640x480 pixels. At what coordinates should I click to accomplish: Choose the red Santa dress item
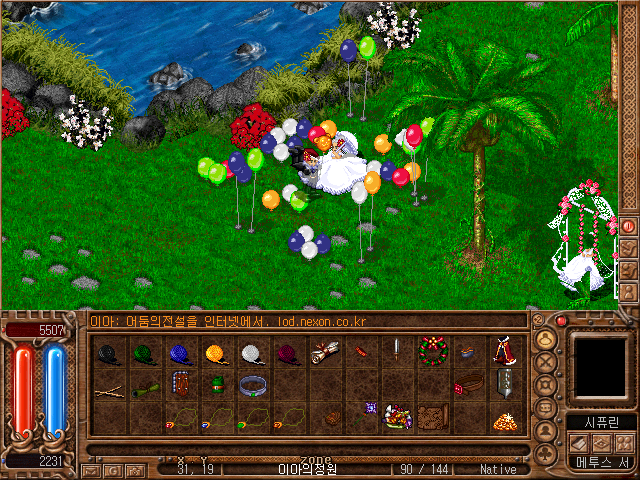coord(503,352)
